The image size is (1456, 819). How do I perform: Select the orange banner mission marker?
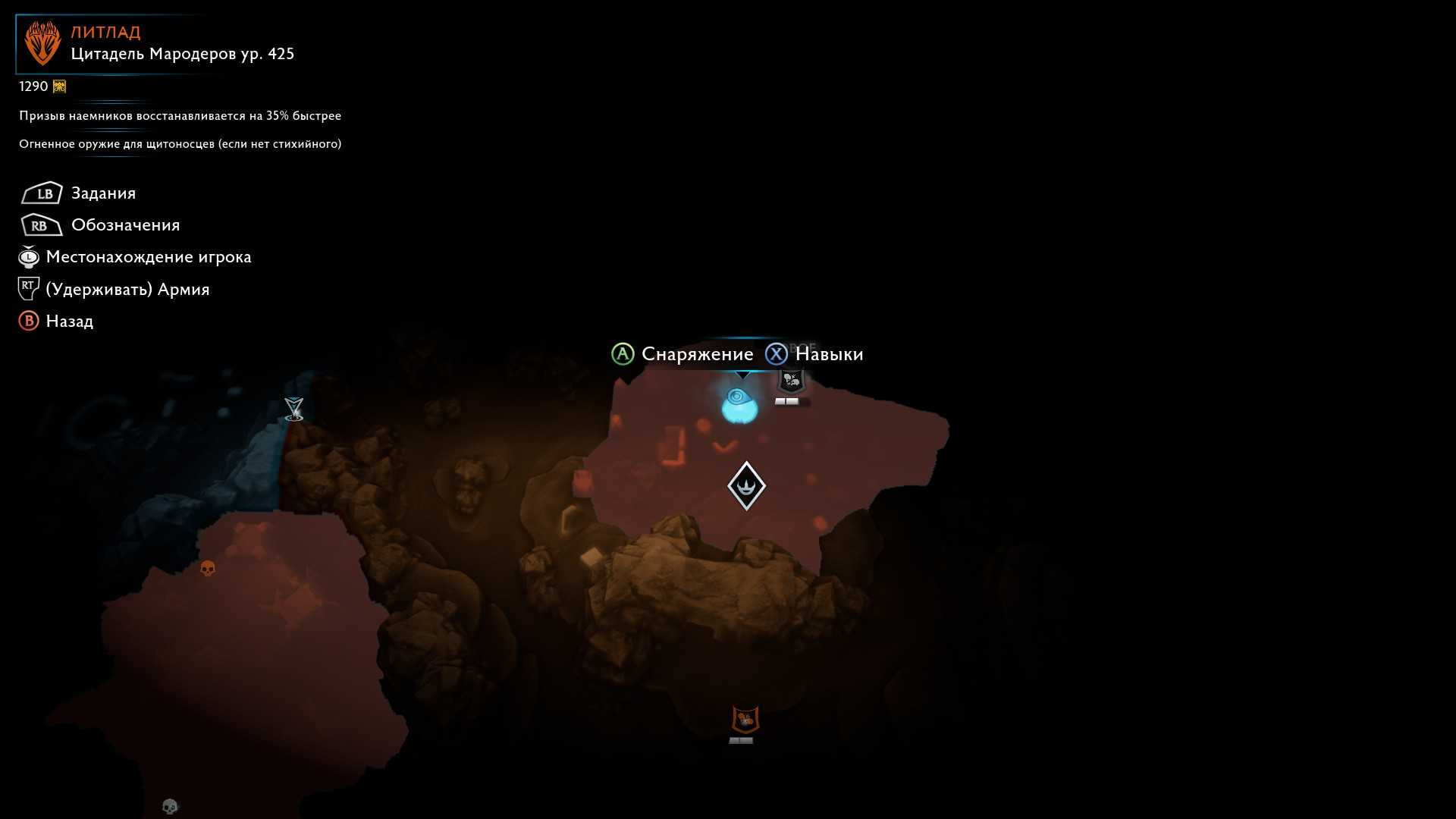coord(745,720)
